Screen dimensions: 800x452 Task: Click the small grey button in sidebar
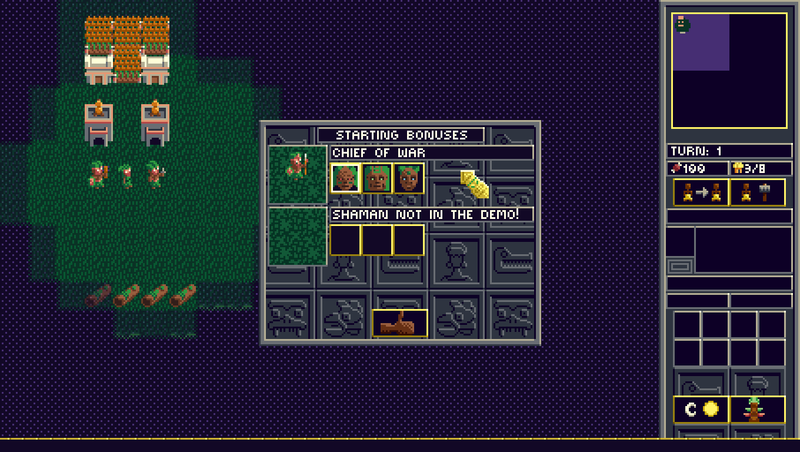(x=679, y=265)
